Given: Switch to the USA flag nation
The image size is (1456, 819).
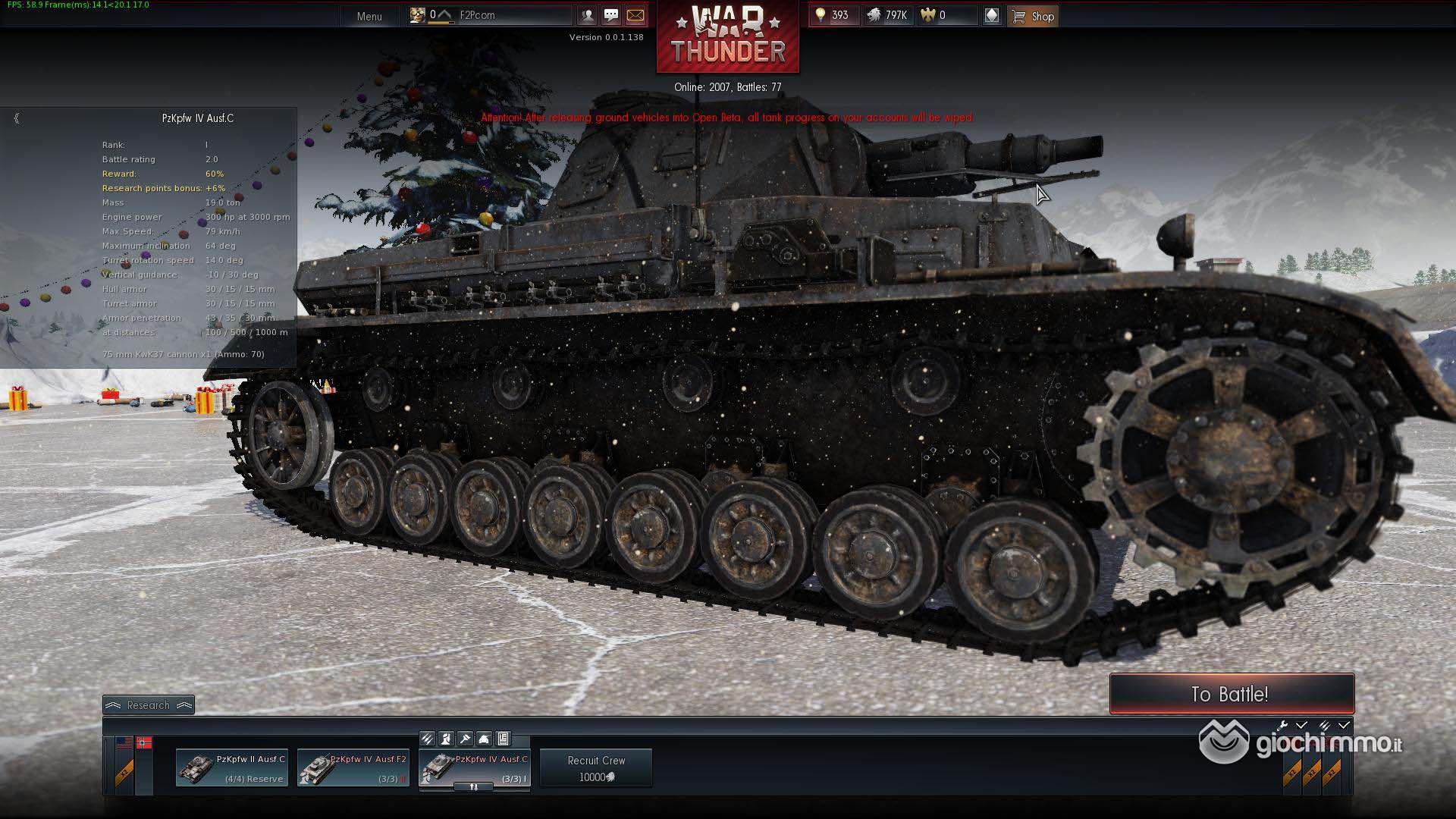Looking at the screenshot, I should tap(124, 743).
